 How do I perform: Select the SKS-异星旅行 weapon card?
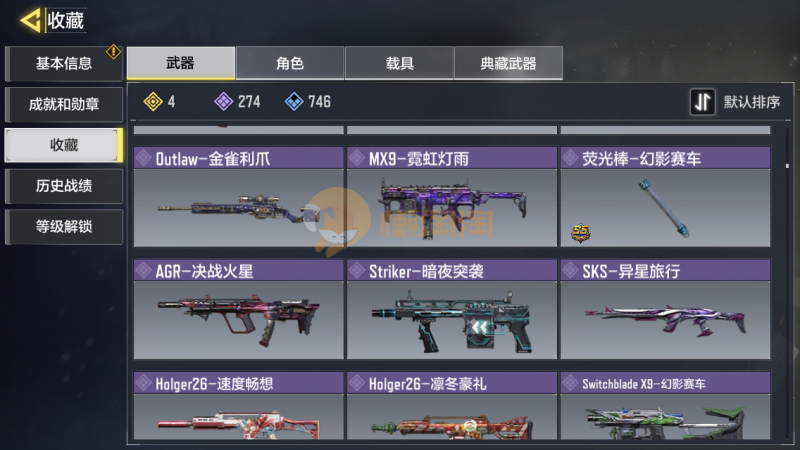pos(664,311)
